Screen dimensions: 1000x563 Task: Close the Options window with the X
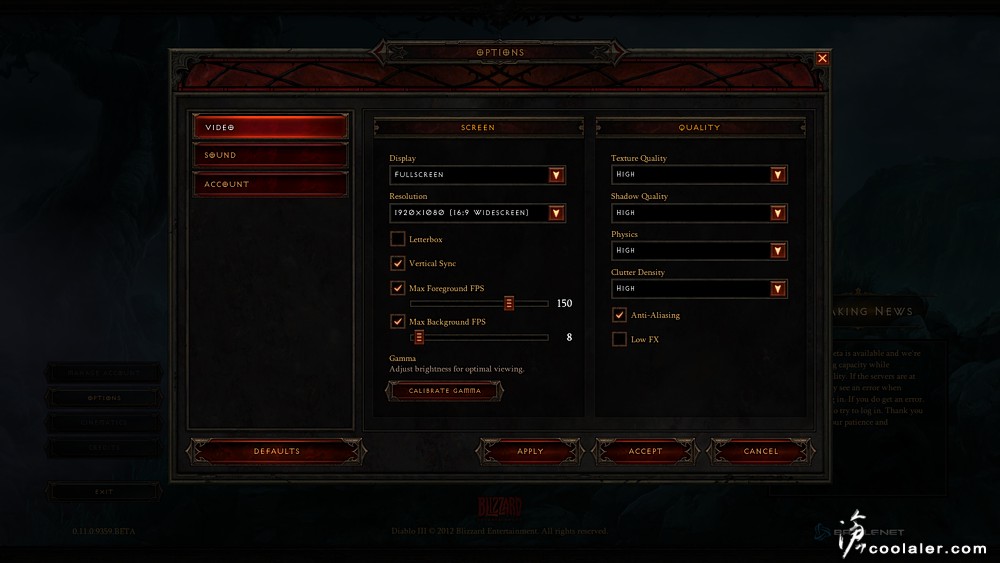coord(822,59)
